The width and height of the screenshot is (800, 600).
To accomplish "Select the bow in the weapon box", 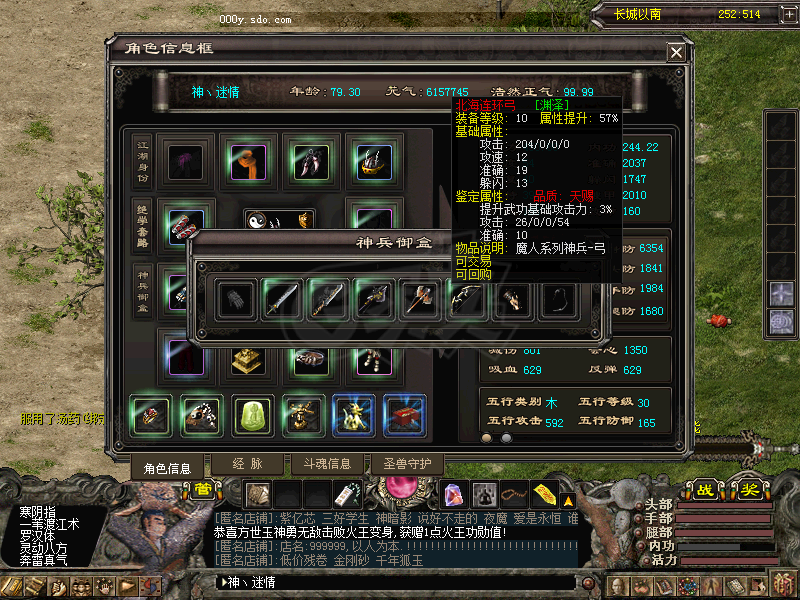I will click(466, 299).
